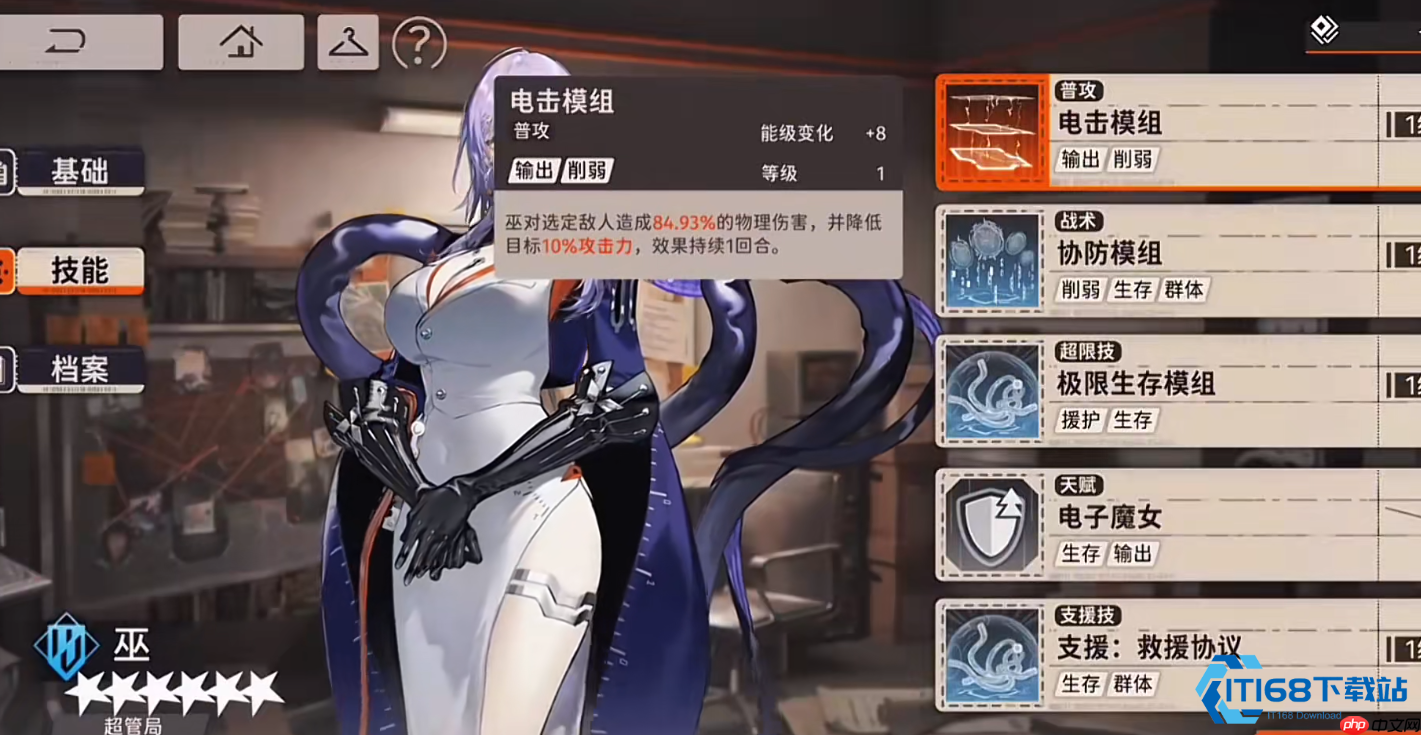Select the 电击模组 lightning skill icon
Viewport: 1421px width, 735px height.
click(x=991, y=130)
